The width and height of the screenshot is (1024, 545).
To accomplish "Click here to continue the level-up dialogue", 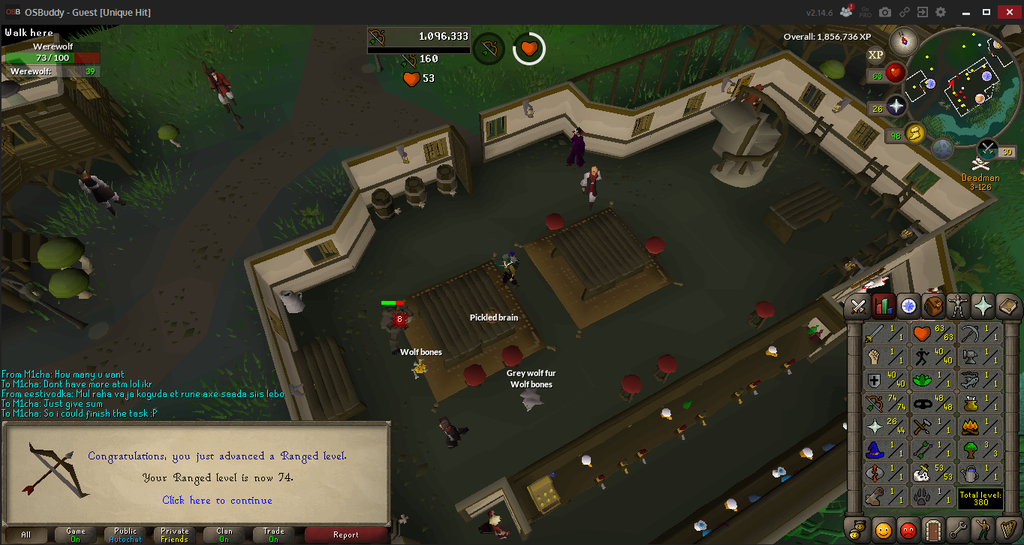I will pos(217,500).
